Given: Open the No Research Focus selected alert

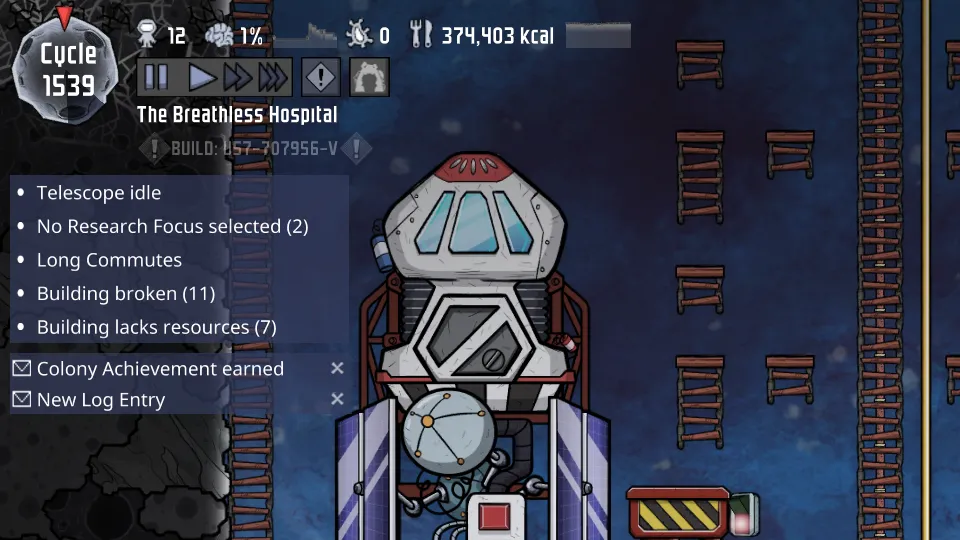Looking at the screenshot, I should pos(172,227).
